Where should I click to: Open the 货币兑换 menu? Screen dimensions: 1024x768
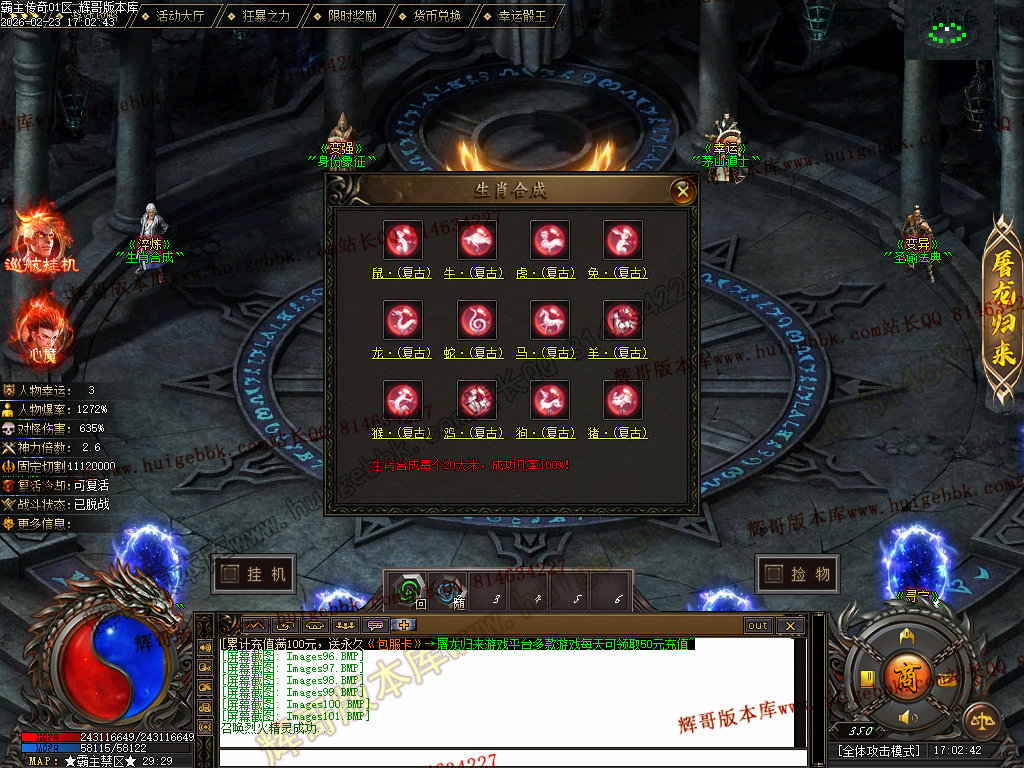pos(437,16)
